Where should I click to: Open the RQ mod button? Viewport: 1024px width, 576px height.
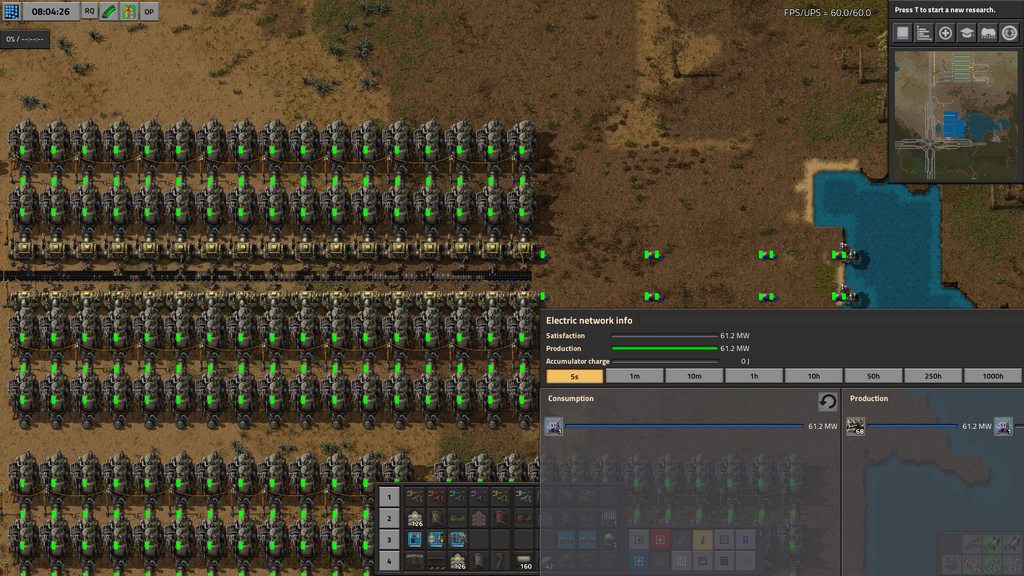pyautogui.click(x=89, y=11)
